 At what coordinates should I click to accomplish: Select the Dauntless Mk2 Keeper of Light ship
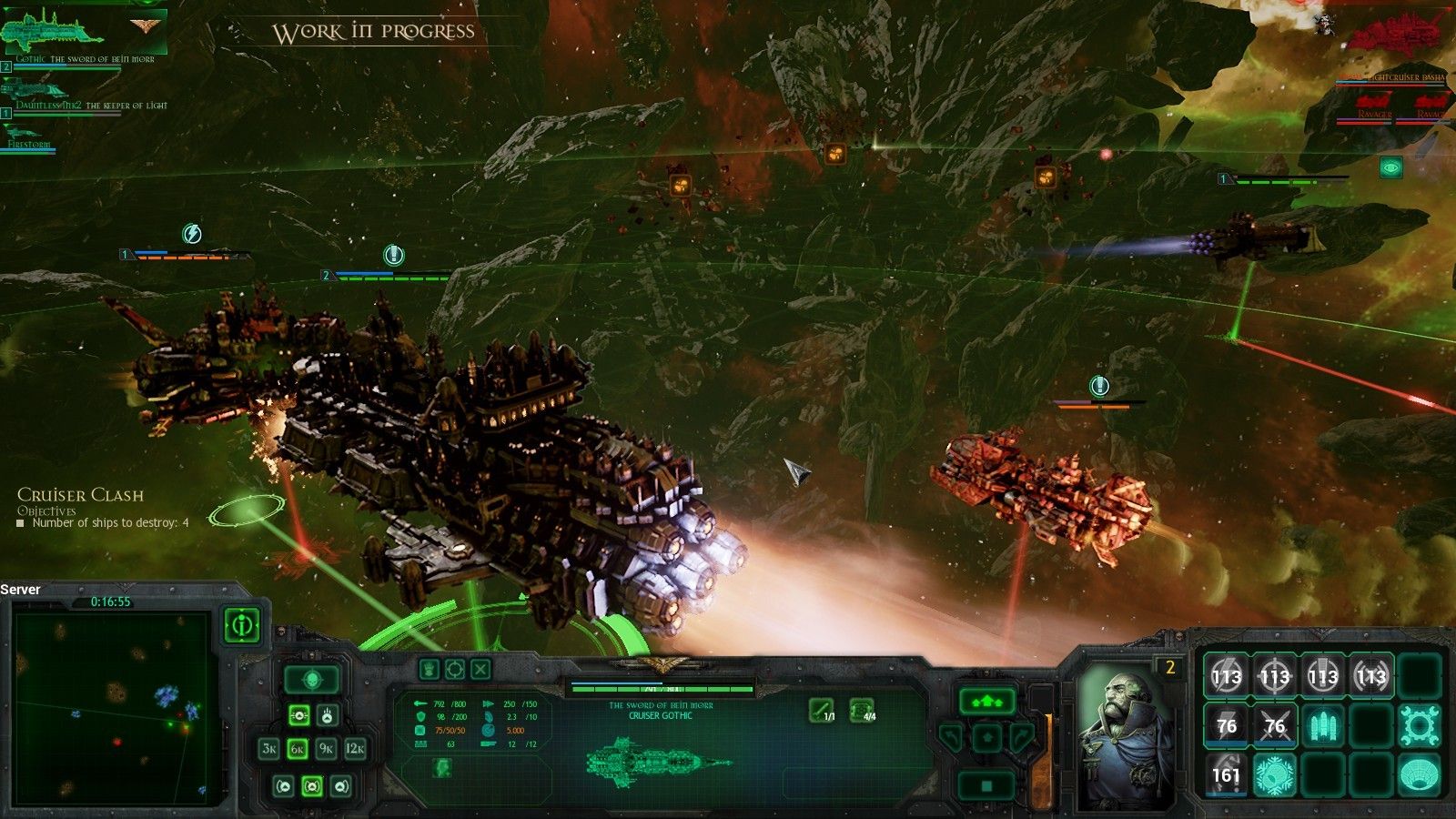pos(36,90)
